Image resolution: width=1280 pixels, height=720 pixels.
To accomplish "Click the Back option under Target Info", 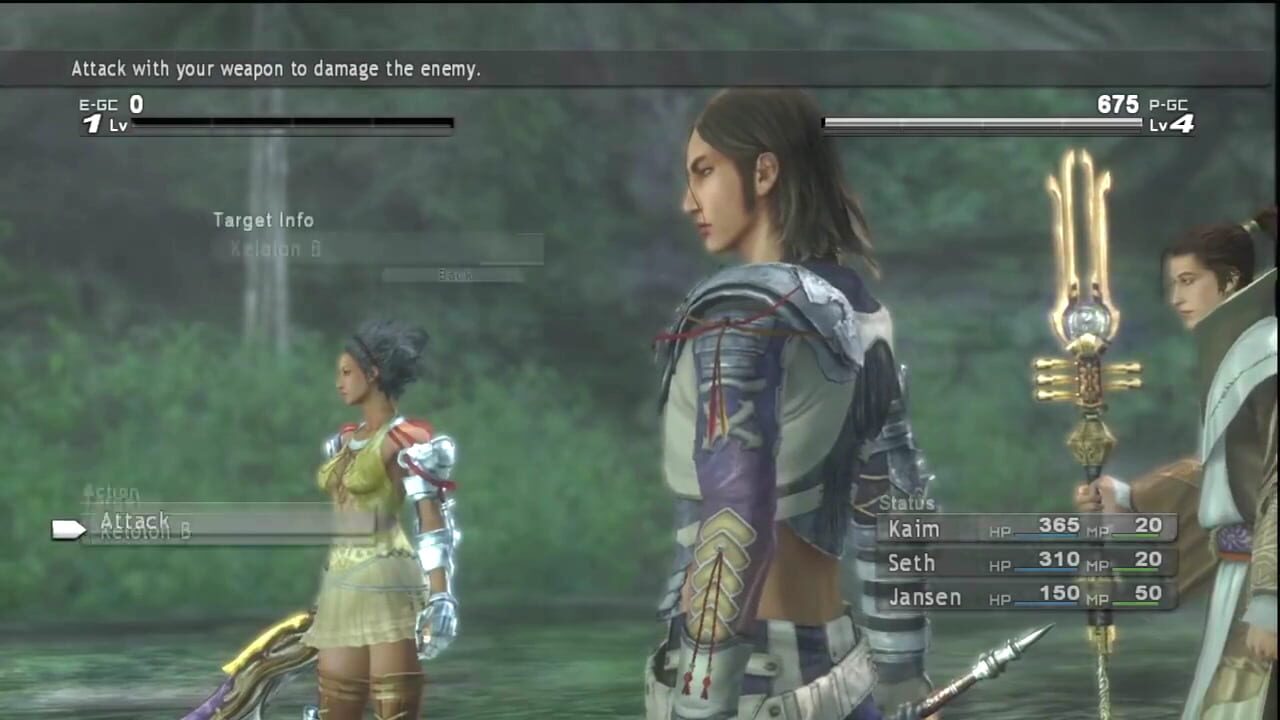I will pos(455,276).
